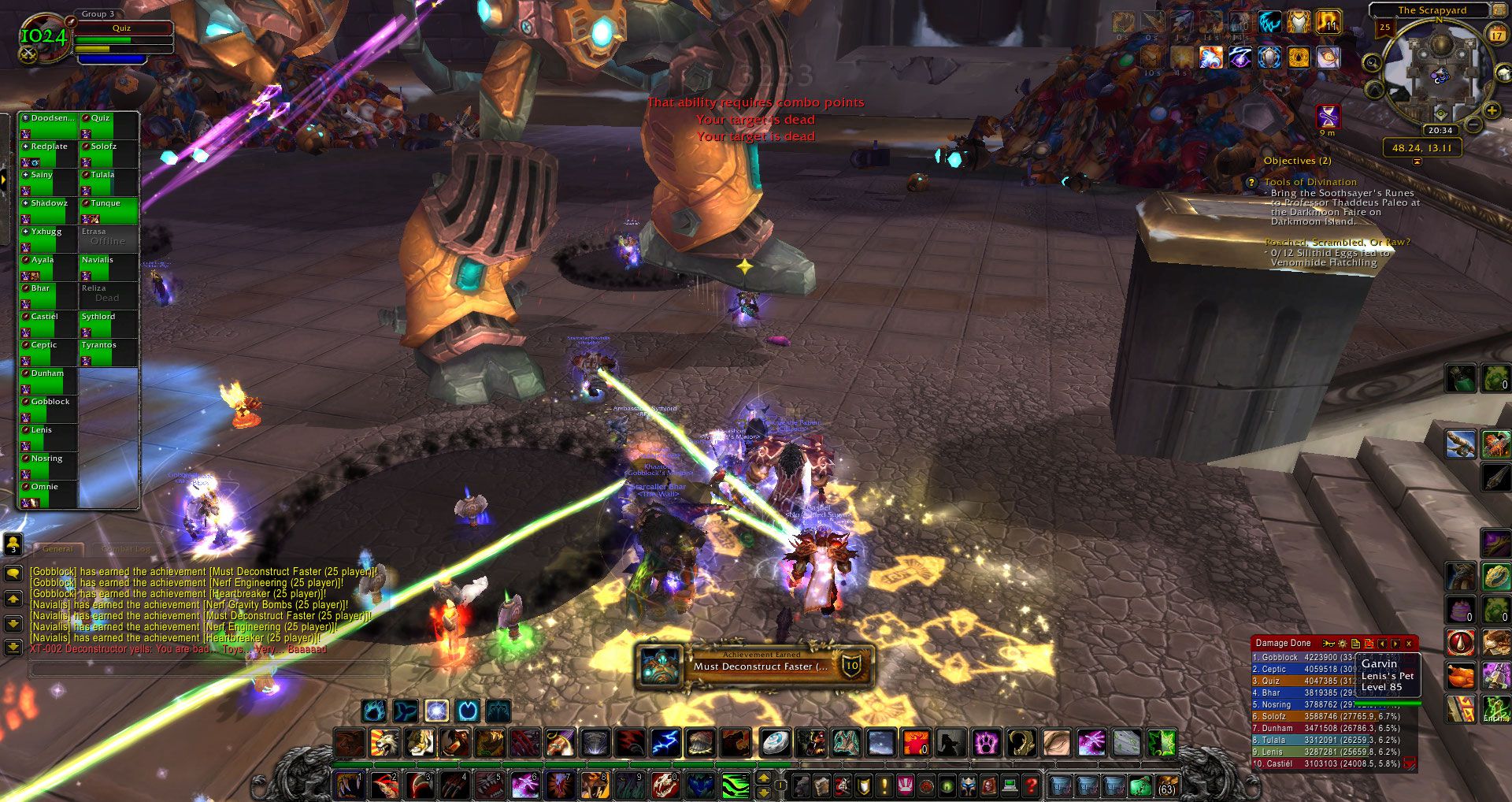
Task: Open the red question mark help button
Action: click(1030, 785)
